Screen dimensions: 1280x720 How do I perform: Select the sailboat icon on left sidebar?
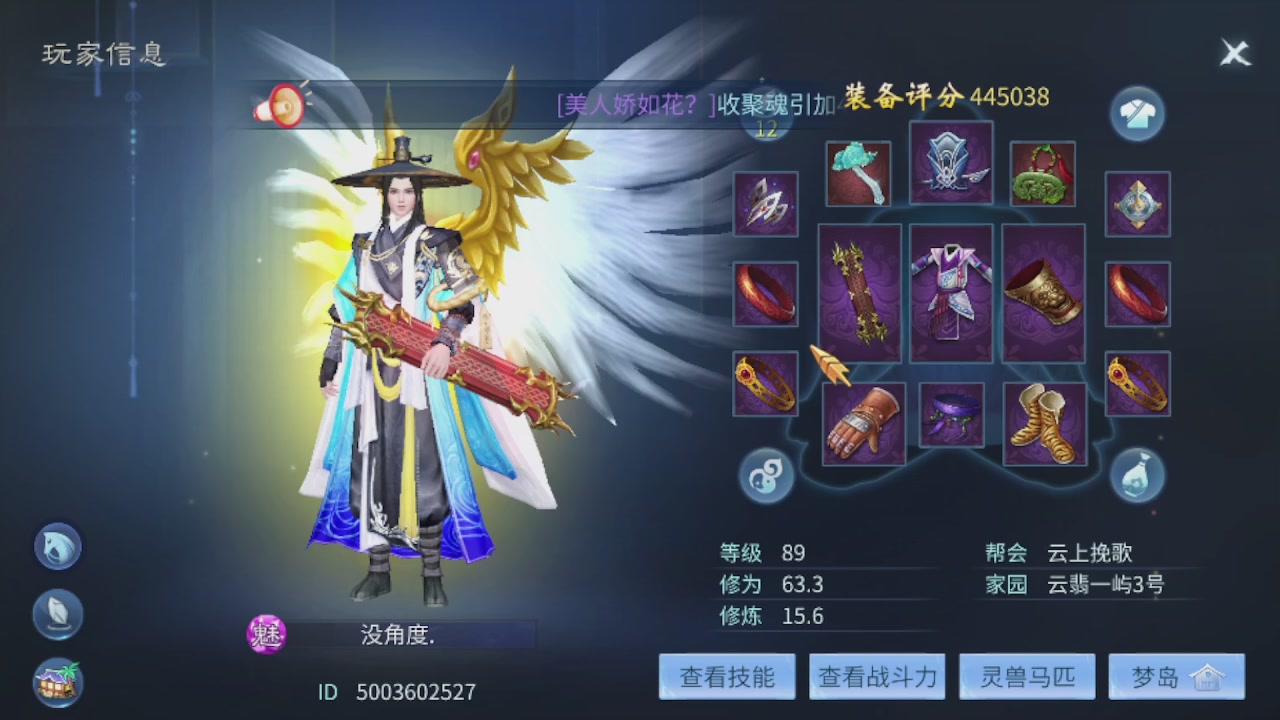(57, 614)
